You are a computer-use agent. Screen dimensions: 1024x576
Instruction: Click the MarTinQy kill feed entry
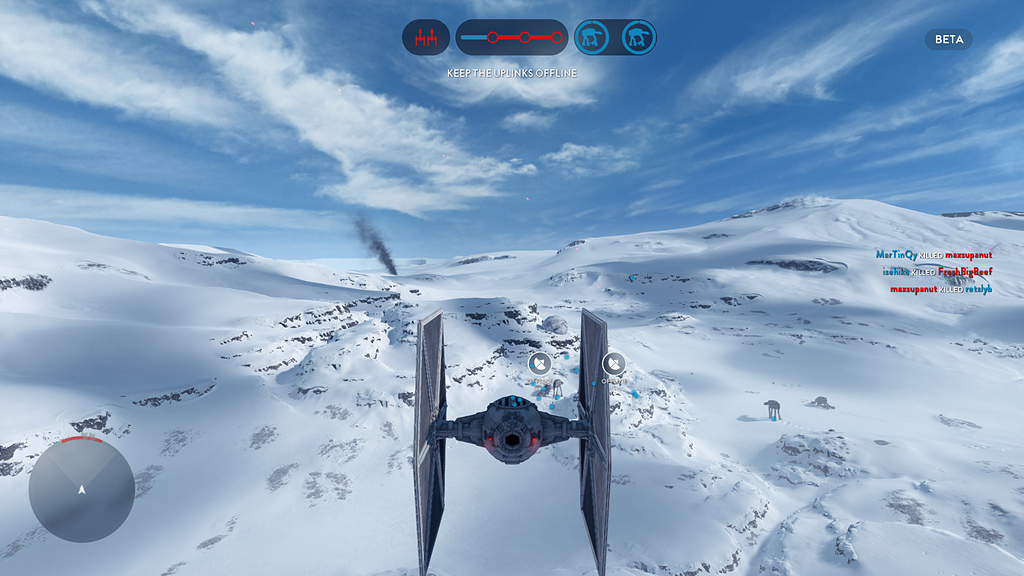point(933,255)
